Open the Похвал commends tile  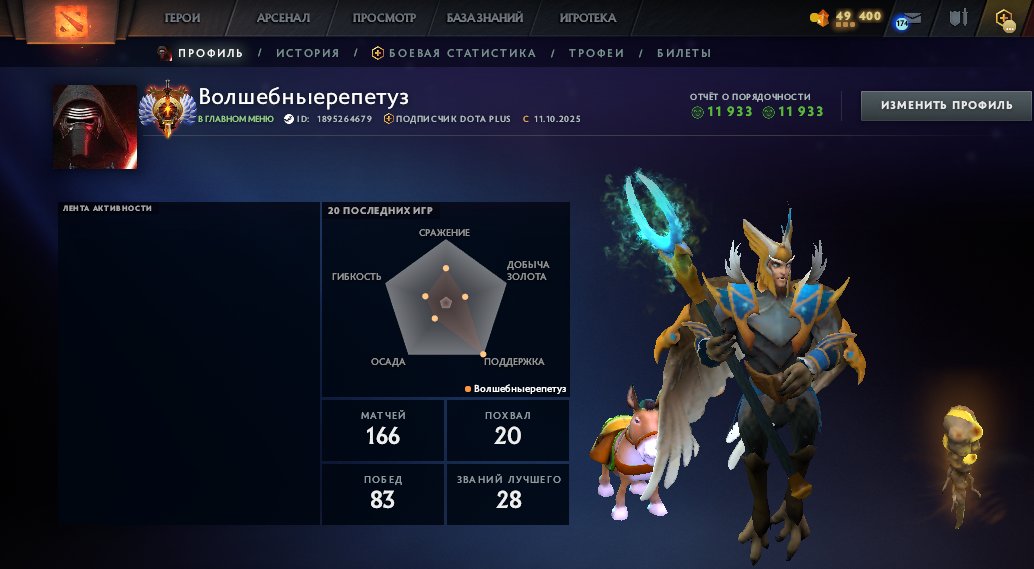click(508, 429)
